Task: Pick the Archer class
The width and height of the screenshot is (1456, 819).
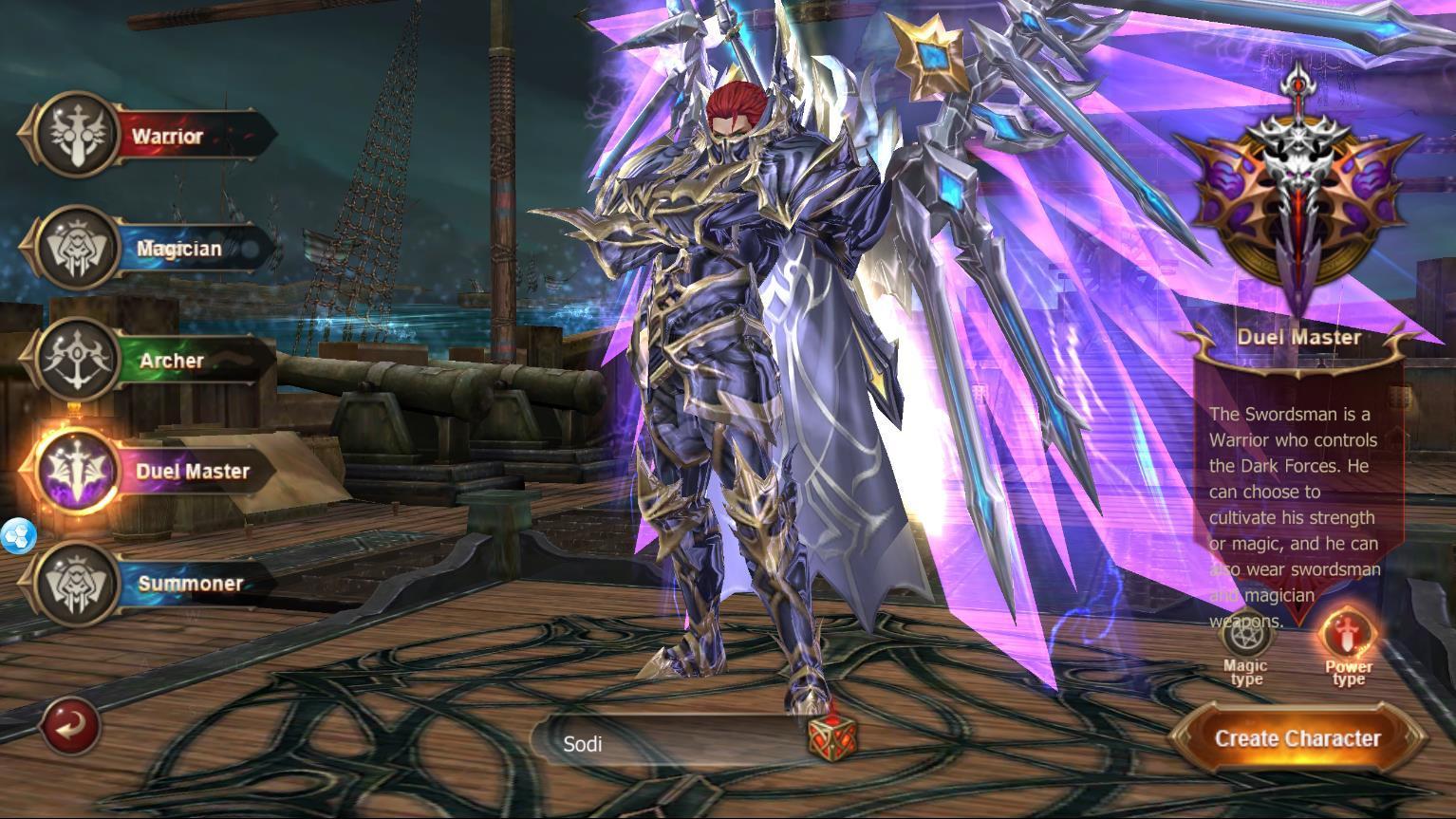Action: 152,361
